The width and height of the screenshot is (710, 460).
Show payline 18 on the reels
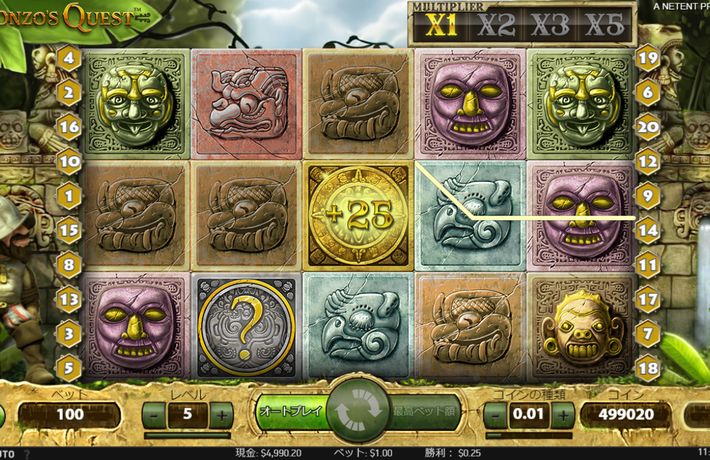click(x=647, y=368)
